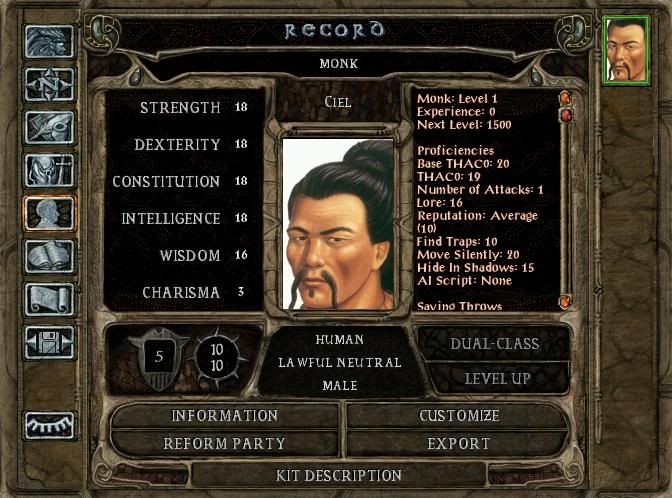Select Ciel's party portrait in the corner

[x=627, y=48]
